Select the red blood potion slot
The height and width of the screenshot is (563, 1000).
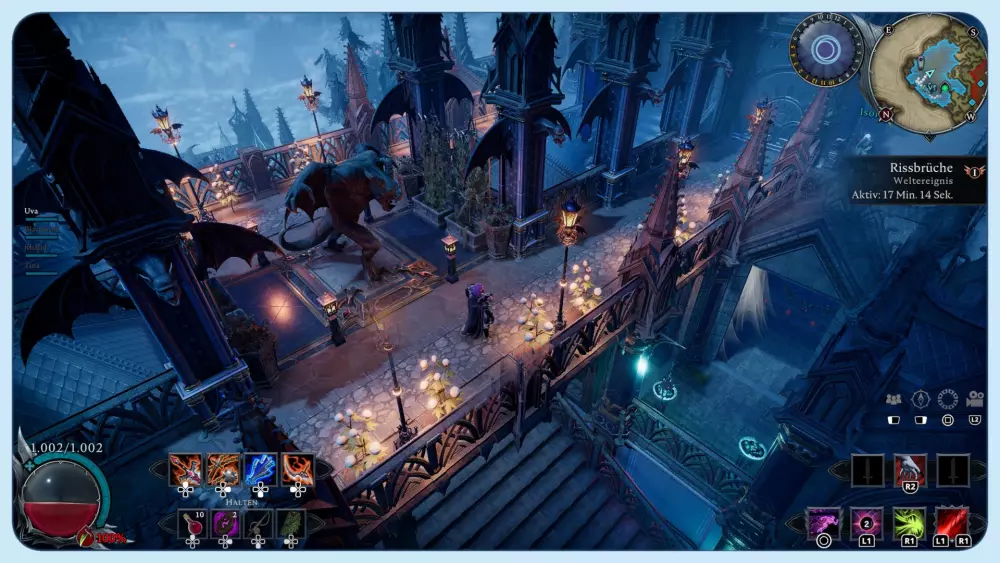click(192, 523)
